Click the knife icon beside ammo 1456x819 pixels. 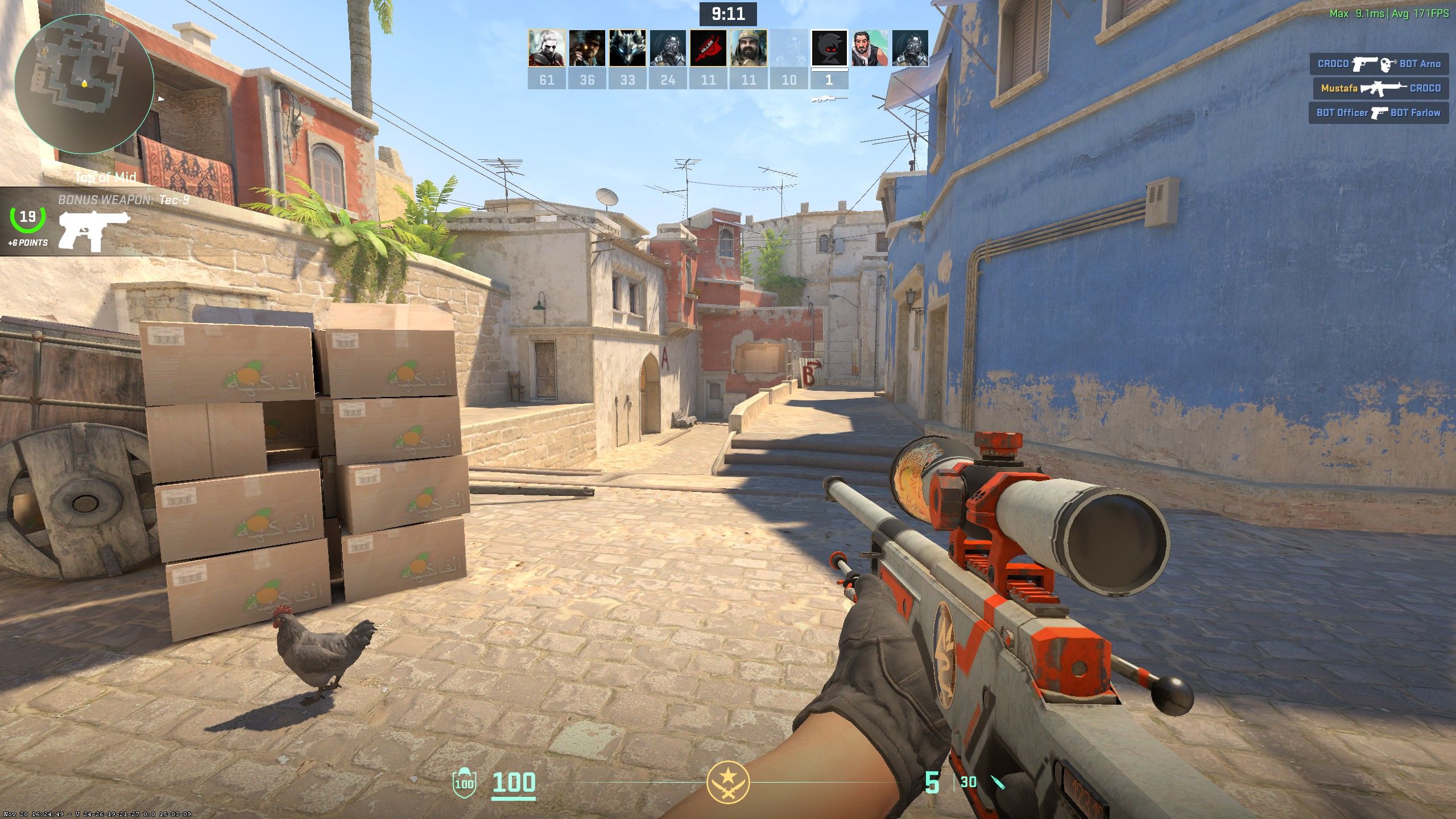click(998, 783)
